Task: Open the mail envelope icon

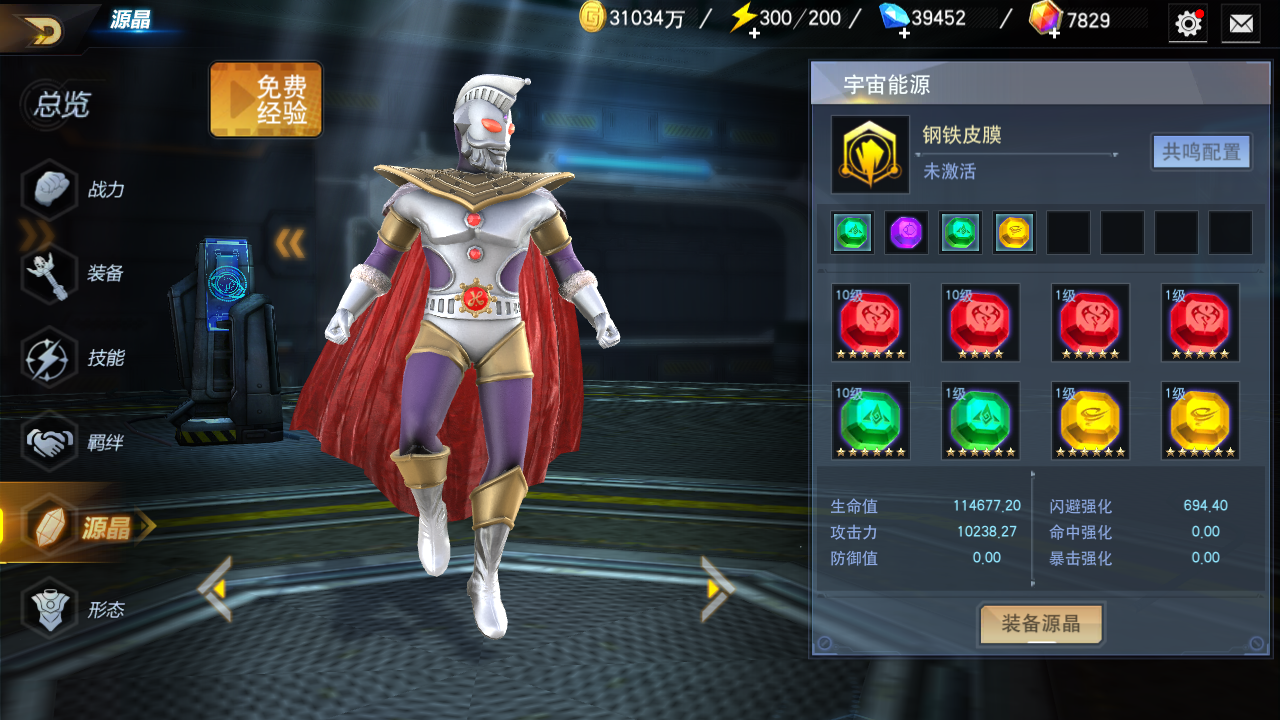Action: (x=1241, y=23)
